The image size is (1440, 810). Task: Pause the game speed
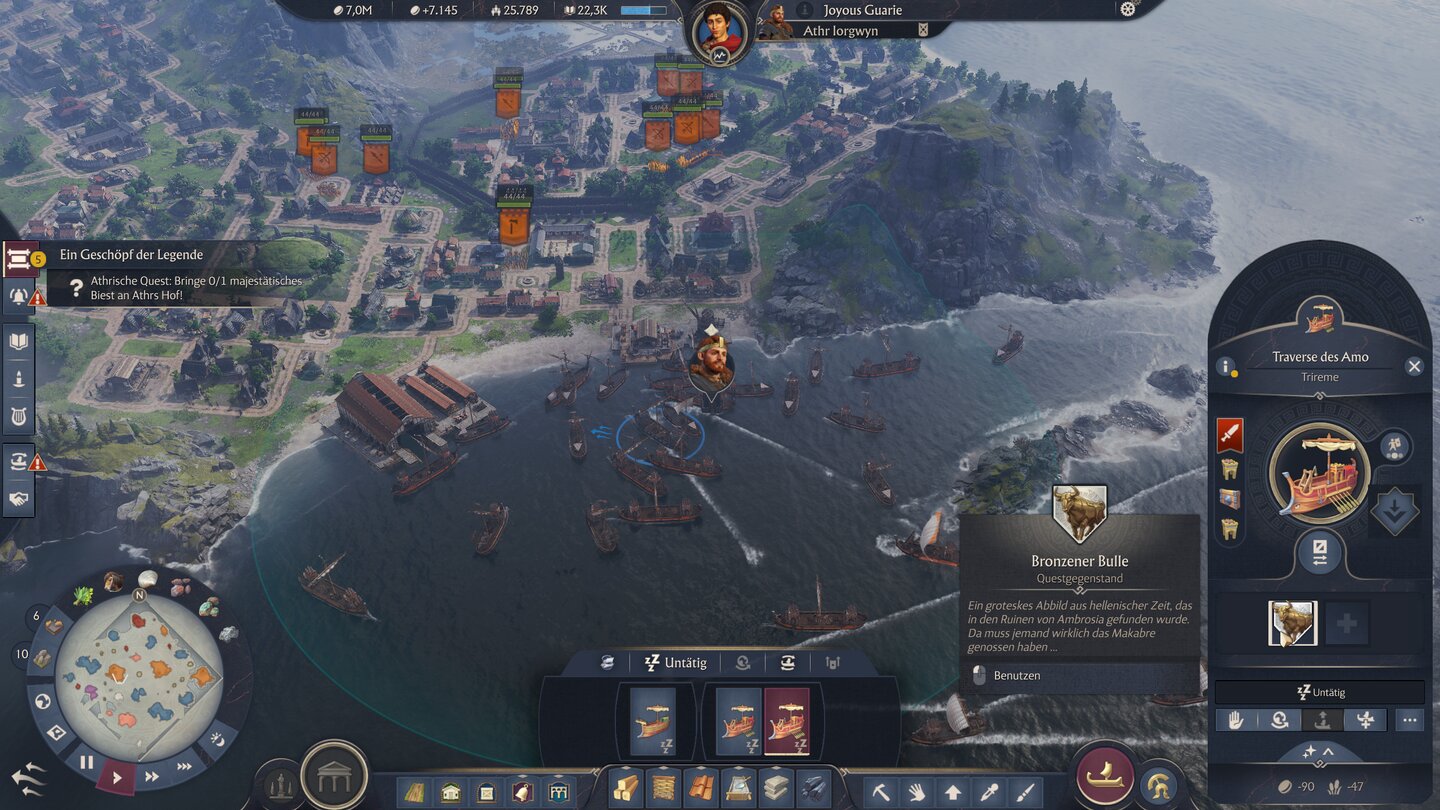point(87,762)
